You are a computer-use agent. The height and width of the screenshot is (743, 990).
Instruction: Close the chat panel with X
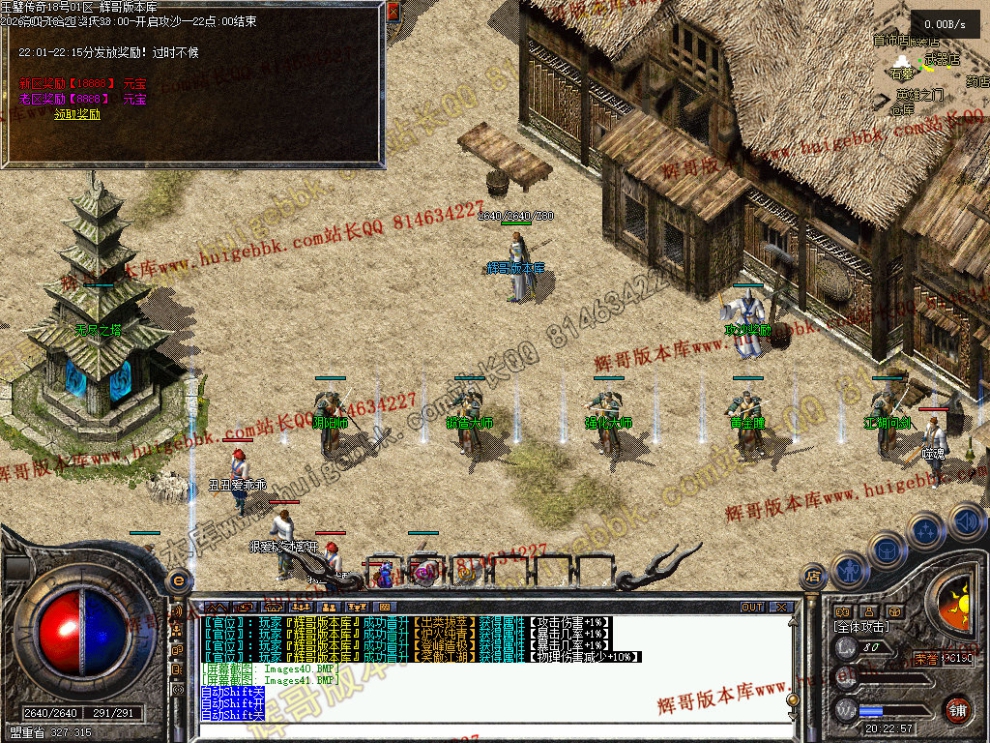tap(781, 607)
